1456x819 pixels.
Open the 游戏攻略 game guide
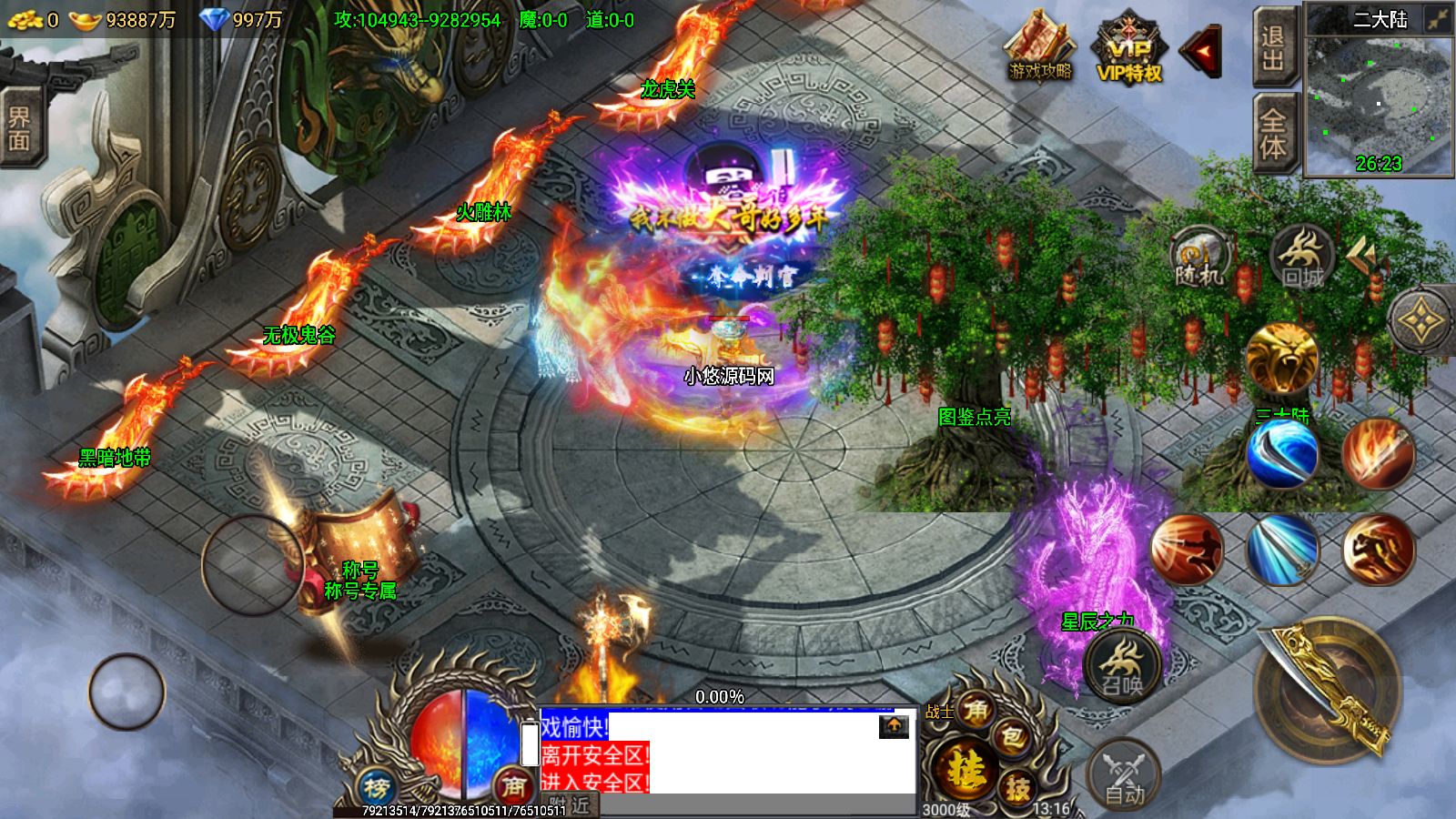click(1039, 46)
